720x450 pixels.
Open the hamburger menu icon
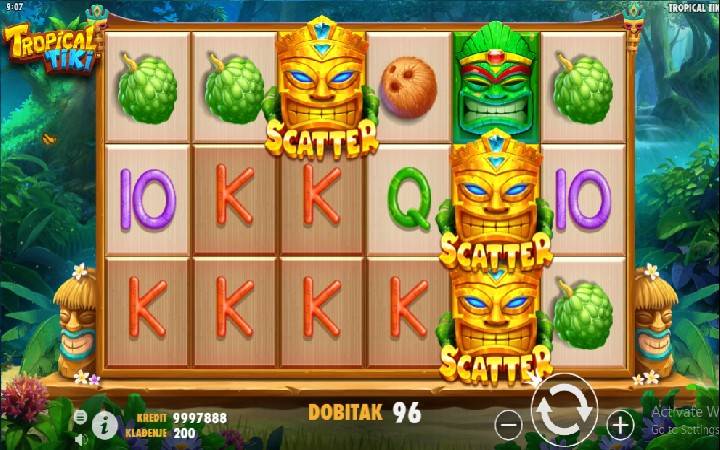click(80, 418)
